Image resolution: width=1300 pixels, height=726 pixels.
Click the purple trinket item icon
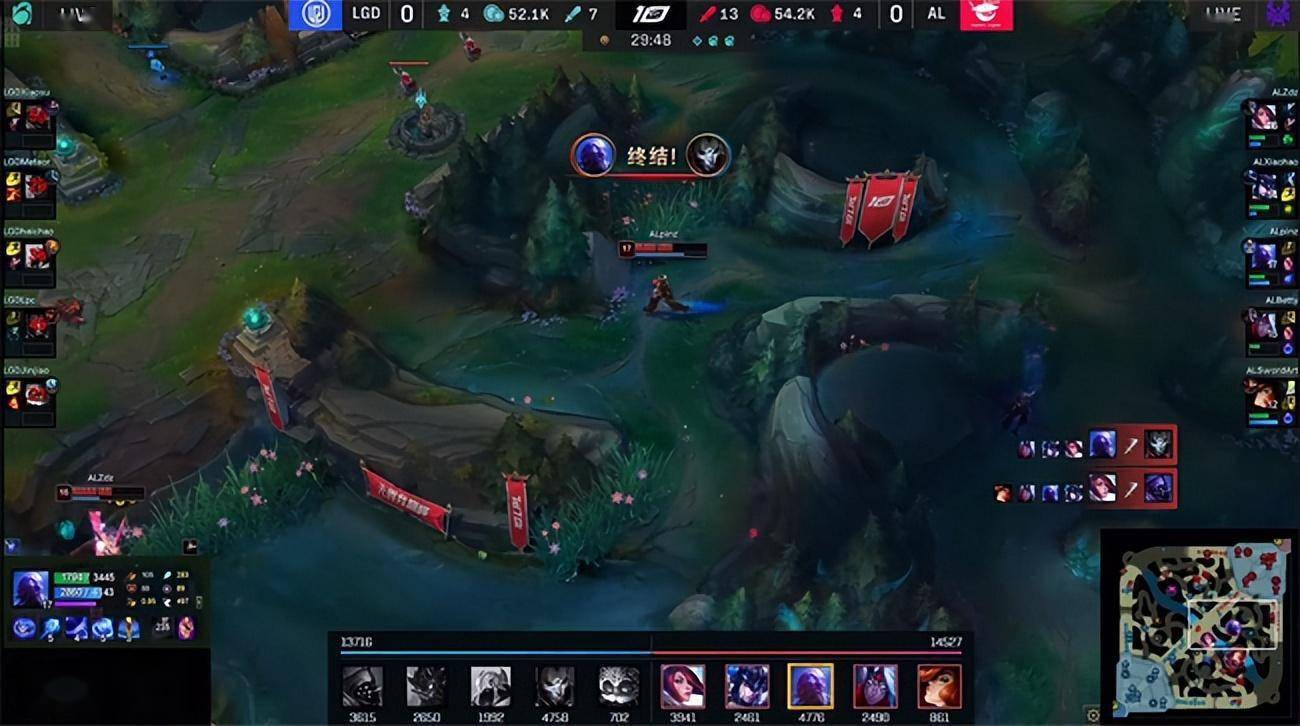186,628
